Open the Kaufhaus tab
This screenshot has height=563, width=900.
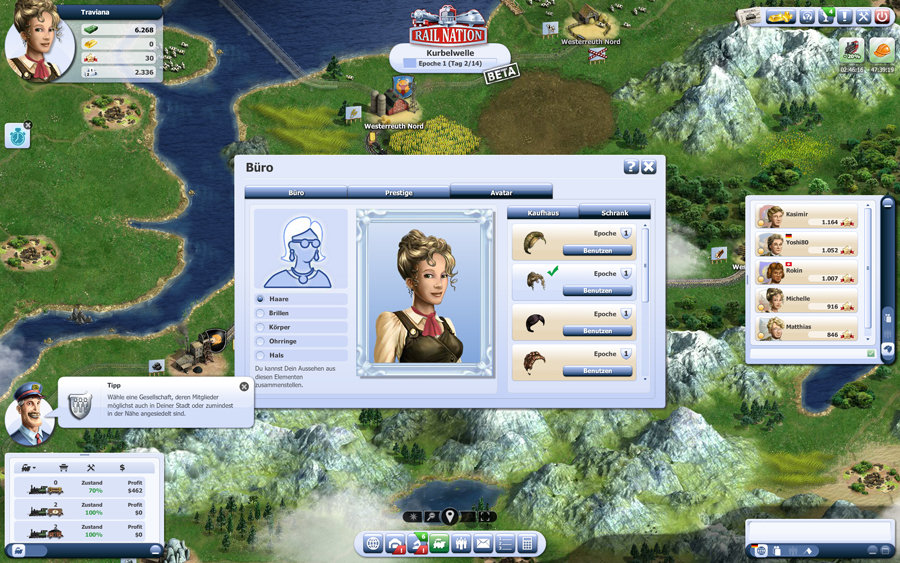543,213
